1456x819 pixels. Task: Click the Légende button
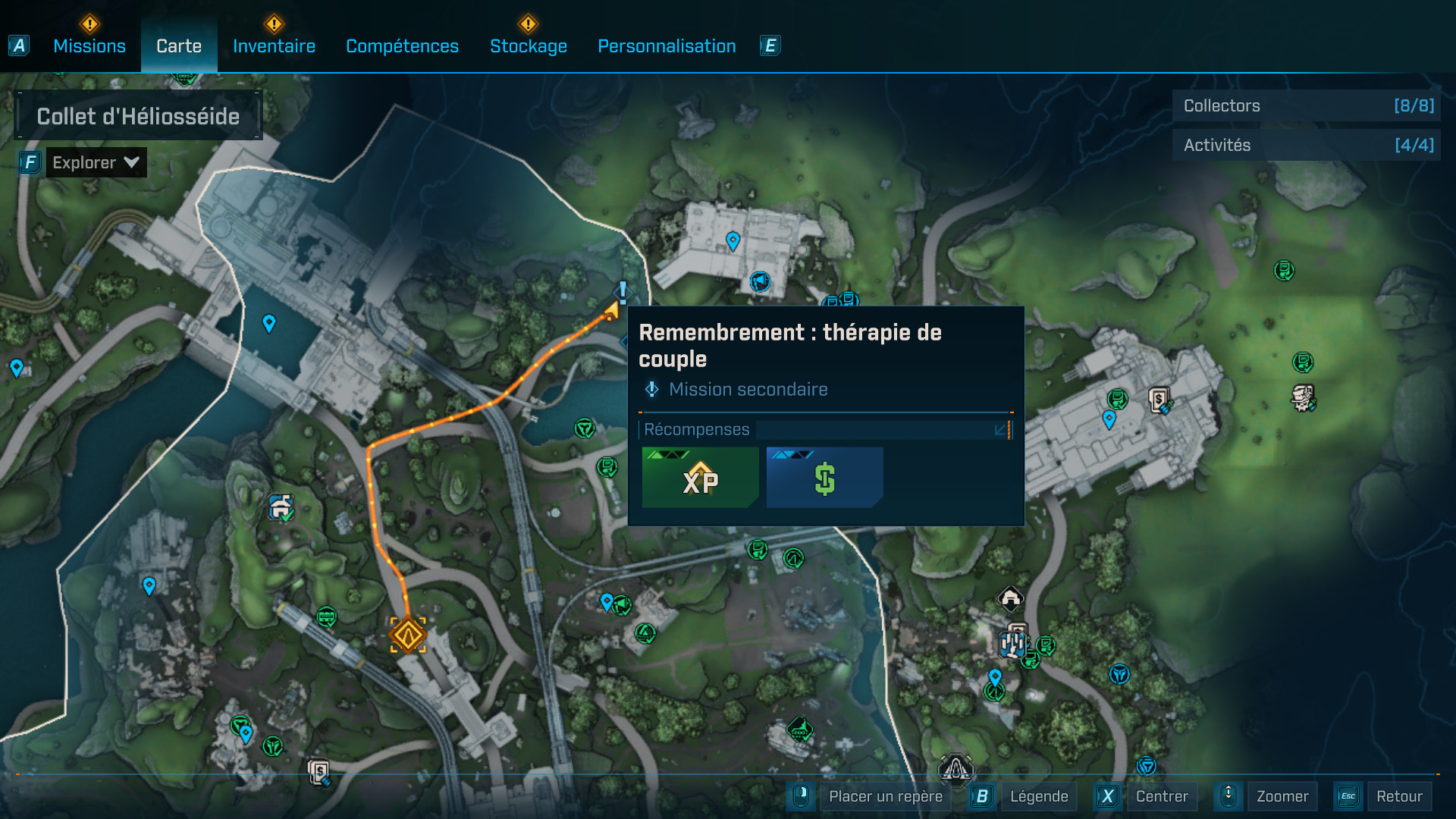1038,796
